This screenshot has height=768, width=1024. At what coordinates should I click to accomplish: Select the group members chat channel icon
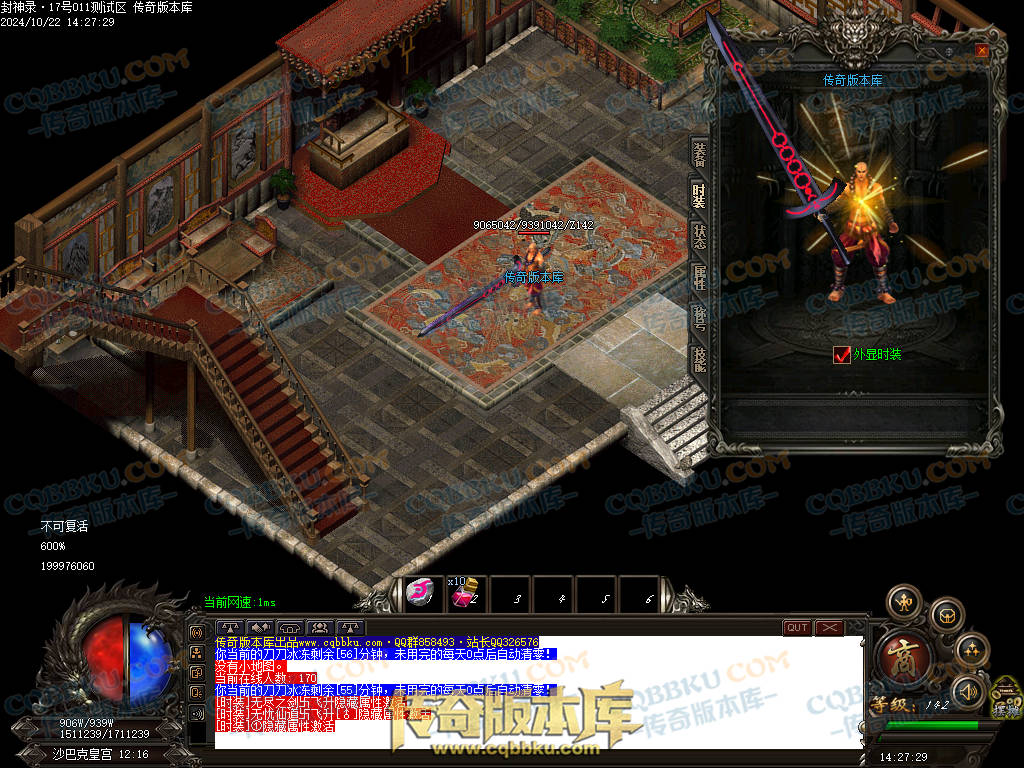[x=320, y=628]
